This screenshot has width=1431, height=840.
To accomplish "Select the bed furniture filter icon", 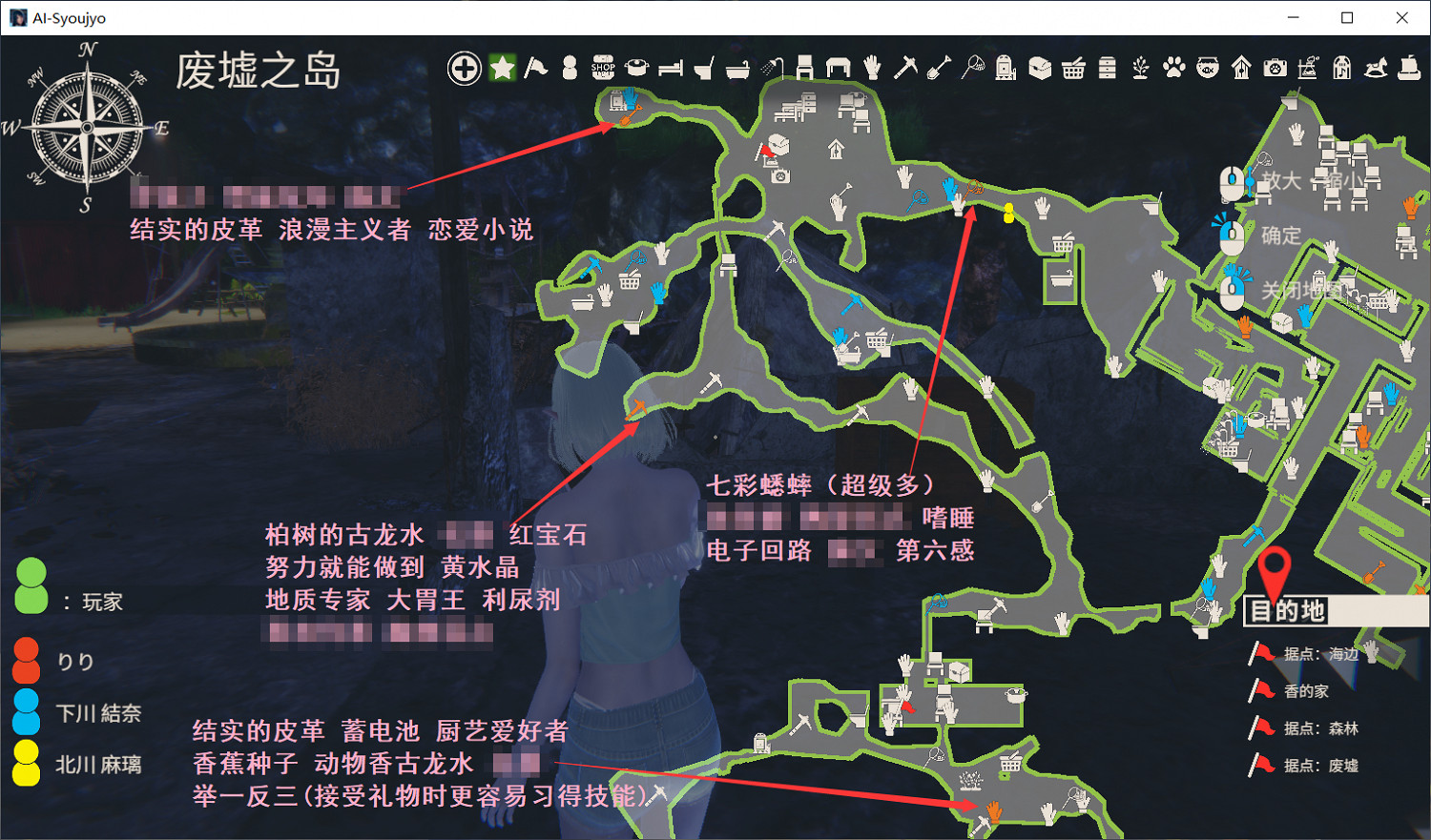I will pos(671,68).
